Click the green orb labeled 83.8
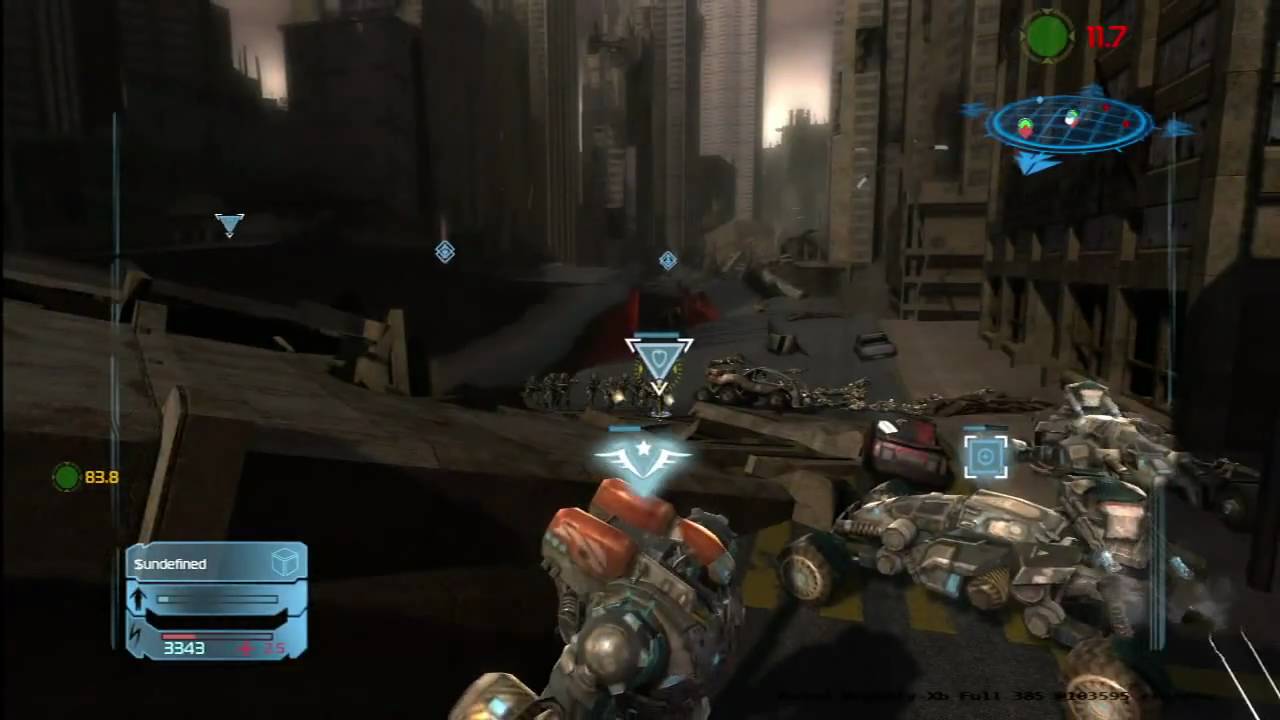 pyautogui.click(x=66, y=478)
